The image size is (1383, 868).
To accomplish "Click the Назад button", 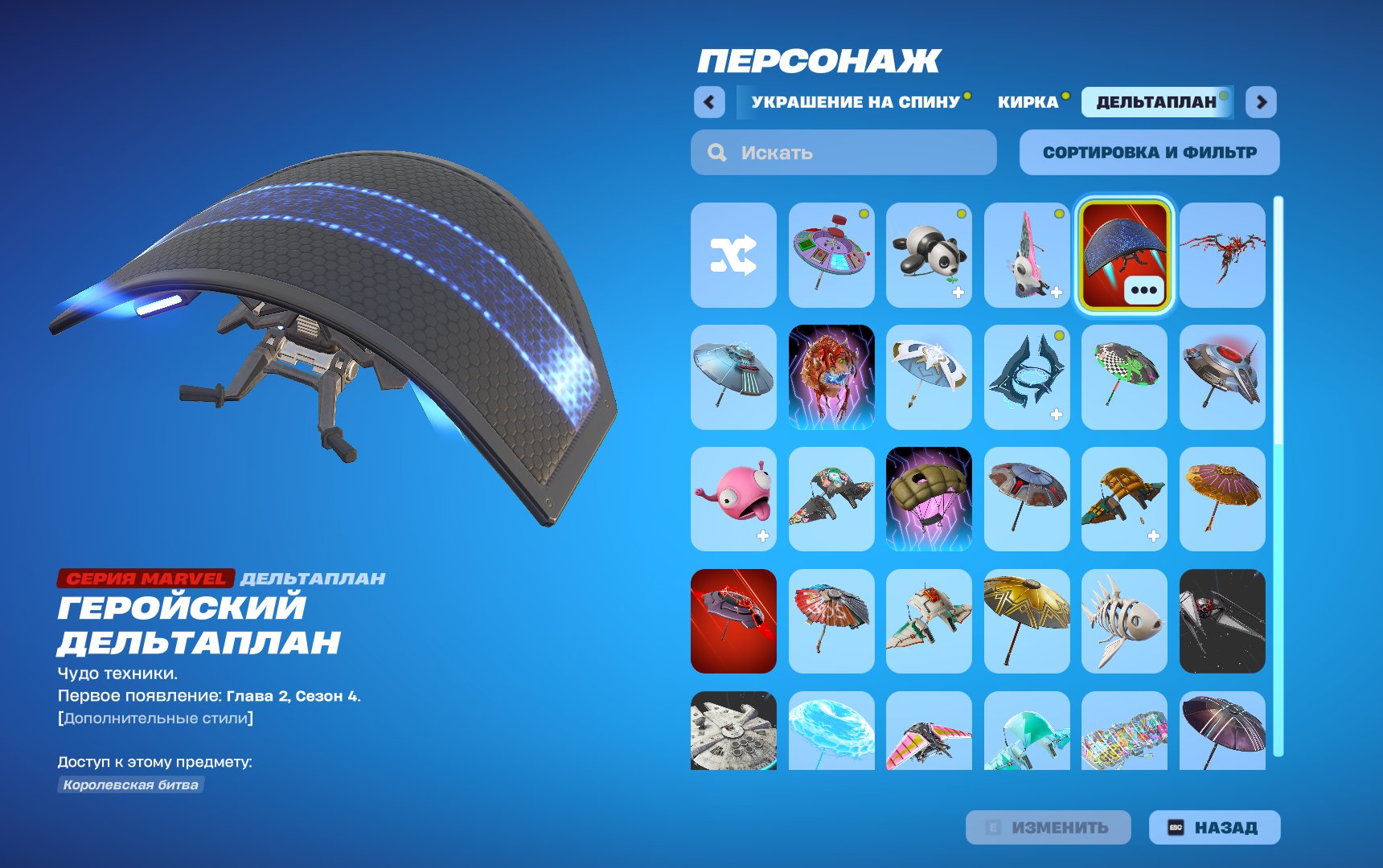I will pyautogui.click(x=1216, y=826).
